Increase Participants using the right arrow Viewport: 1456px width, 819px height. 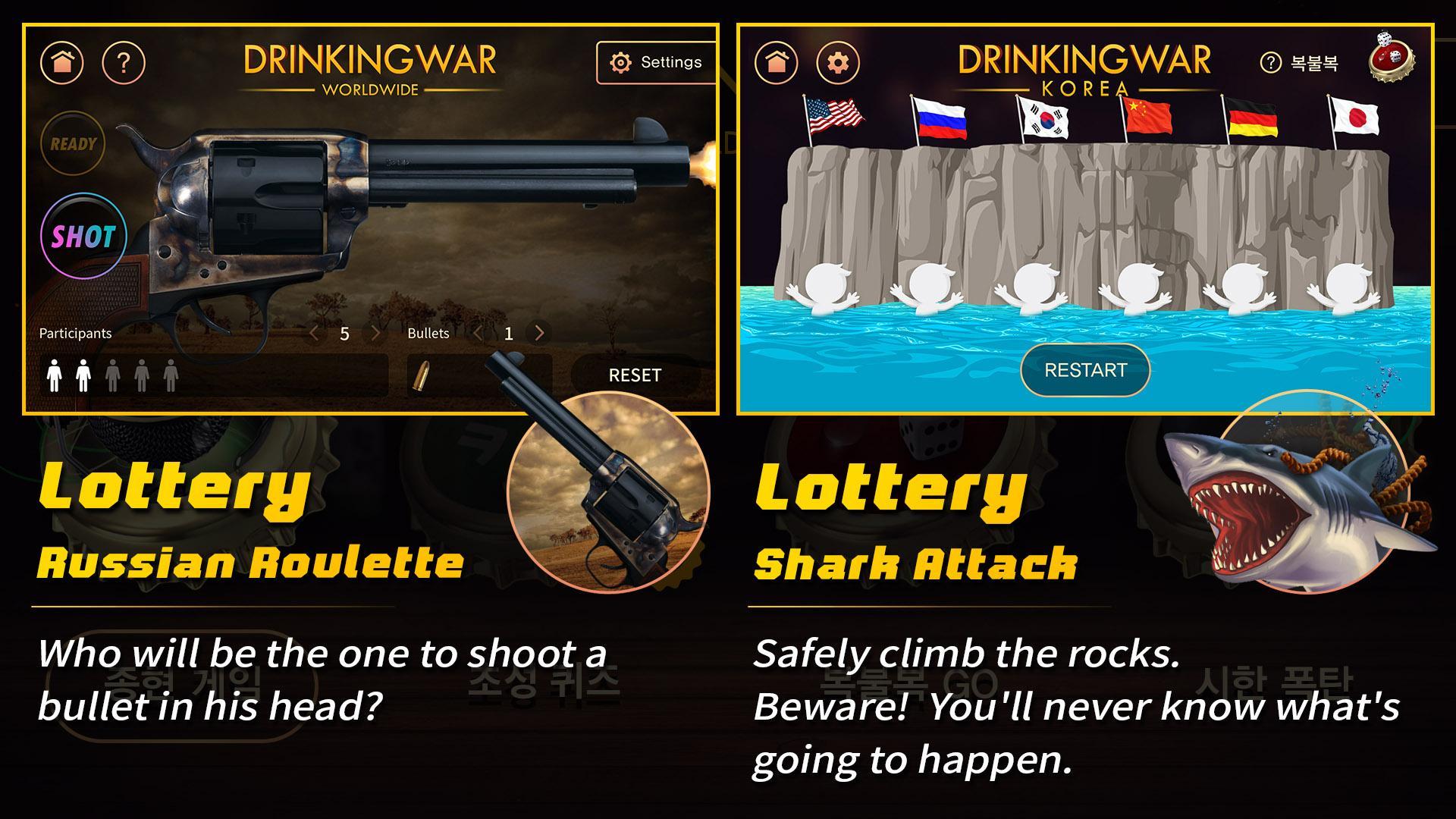point(375,332)
